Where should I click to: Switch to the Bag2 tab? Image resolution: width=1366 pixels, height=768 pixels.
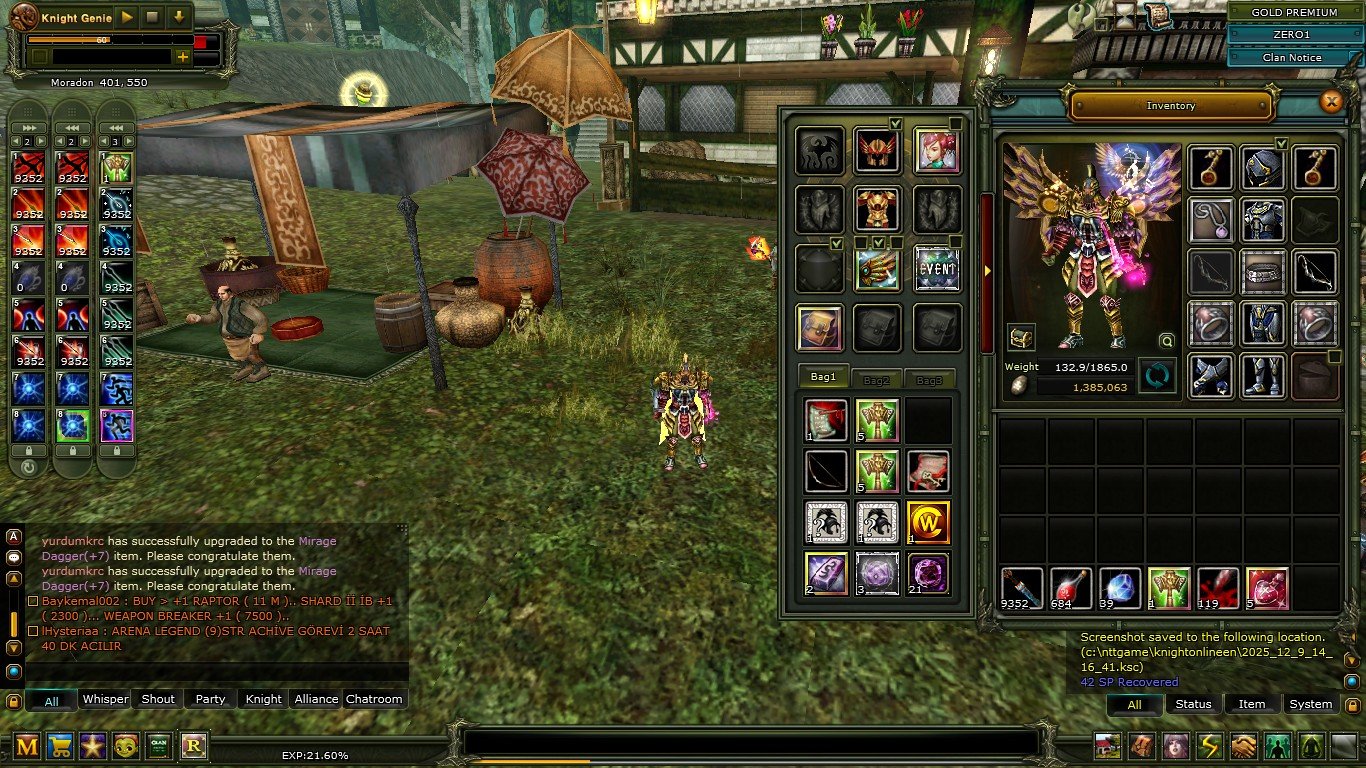(877, 380)
